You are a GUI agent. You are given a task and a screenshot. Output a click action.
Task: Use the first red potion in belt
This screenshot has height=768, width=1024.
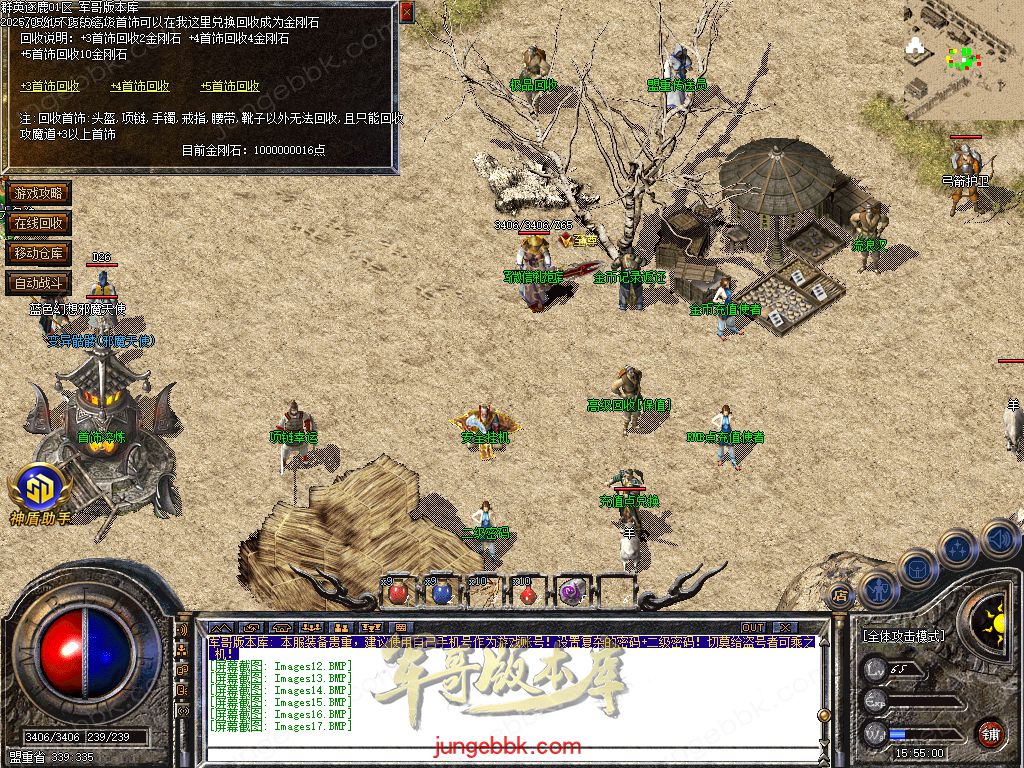pyautogui.click(x=398, y=592)
